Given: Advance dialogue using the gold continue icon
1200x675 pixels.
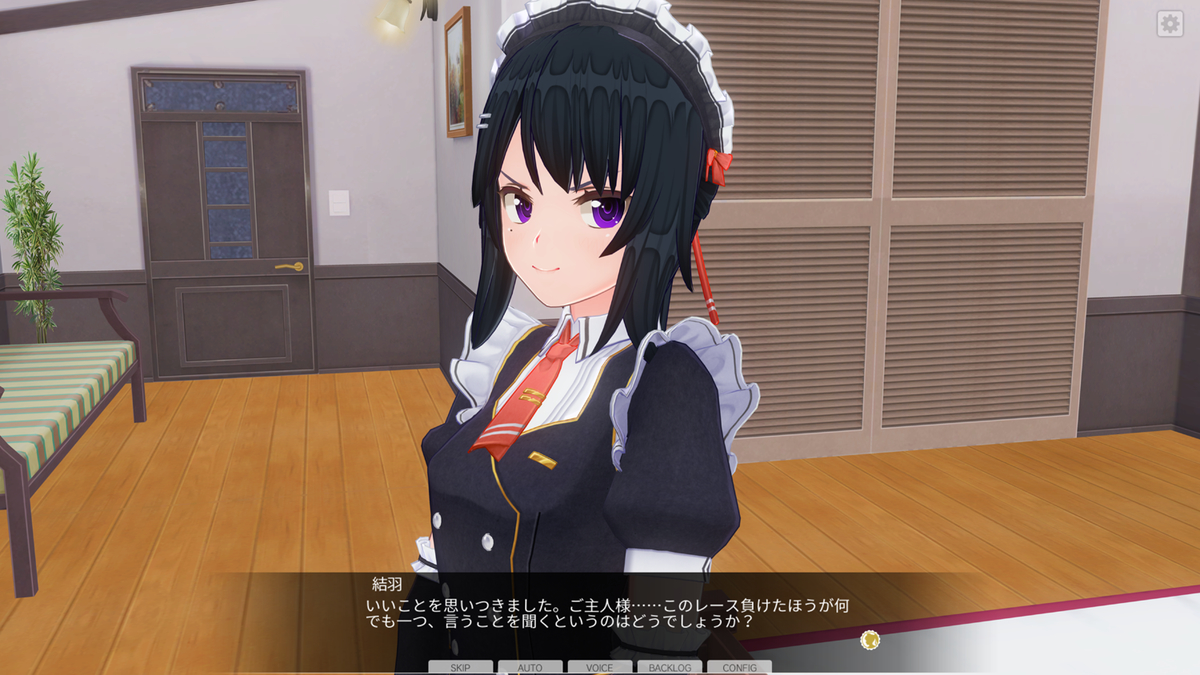Looking at the screenshot, I should (869, 638).
